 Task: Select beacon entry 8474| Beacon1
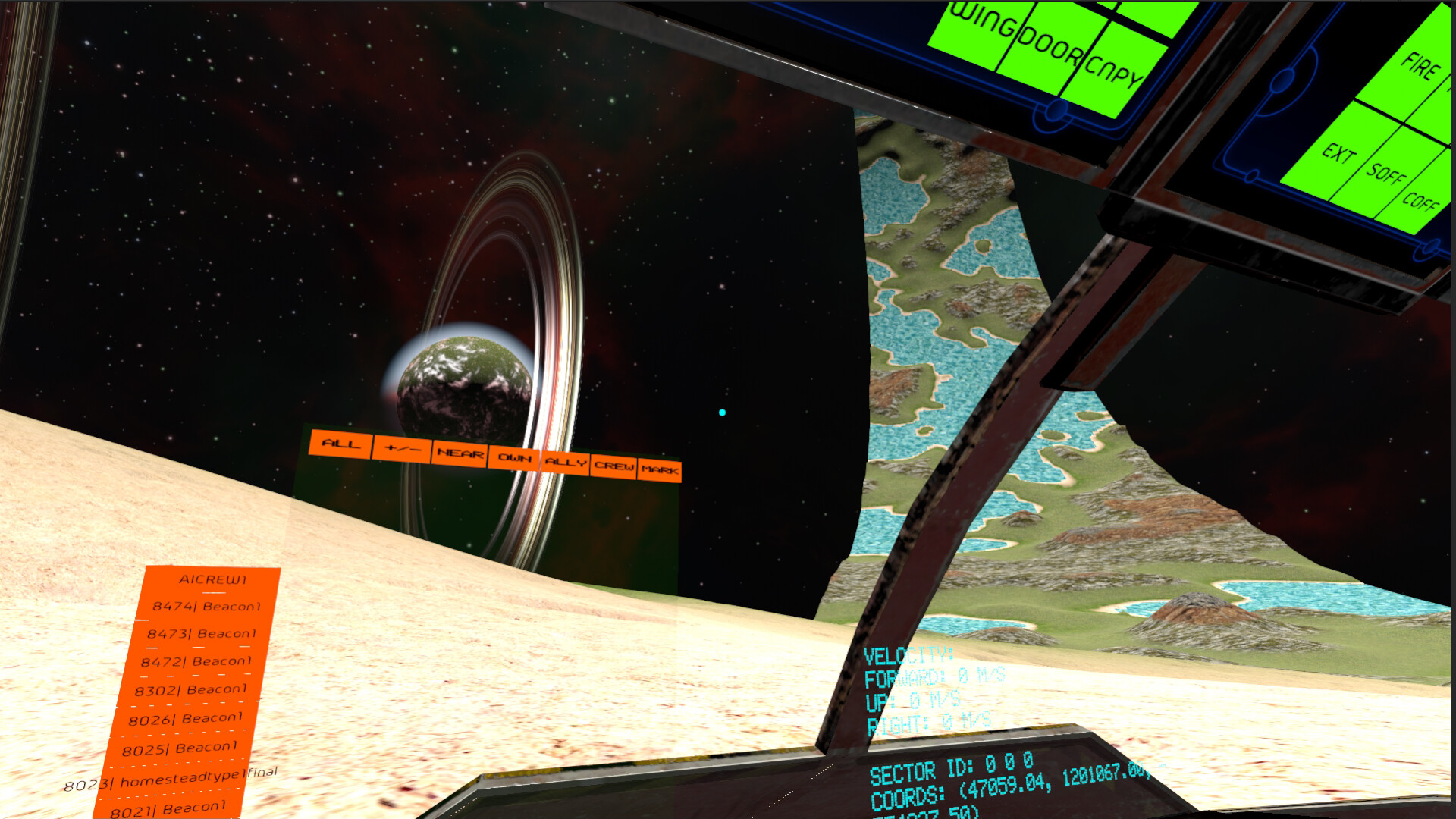pos(205,607)
